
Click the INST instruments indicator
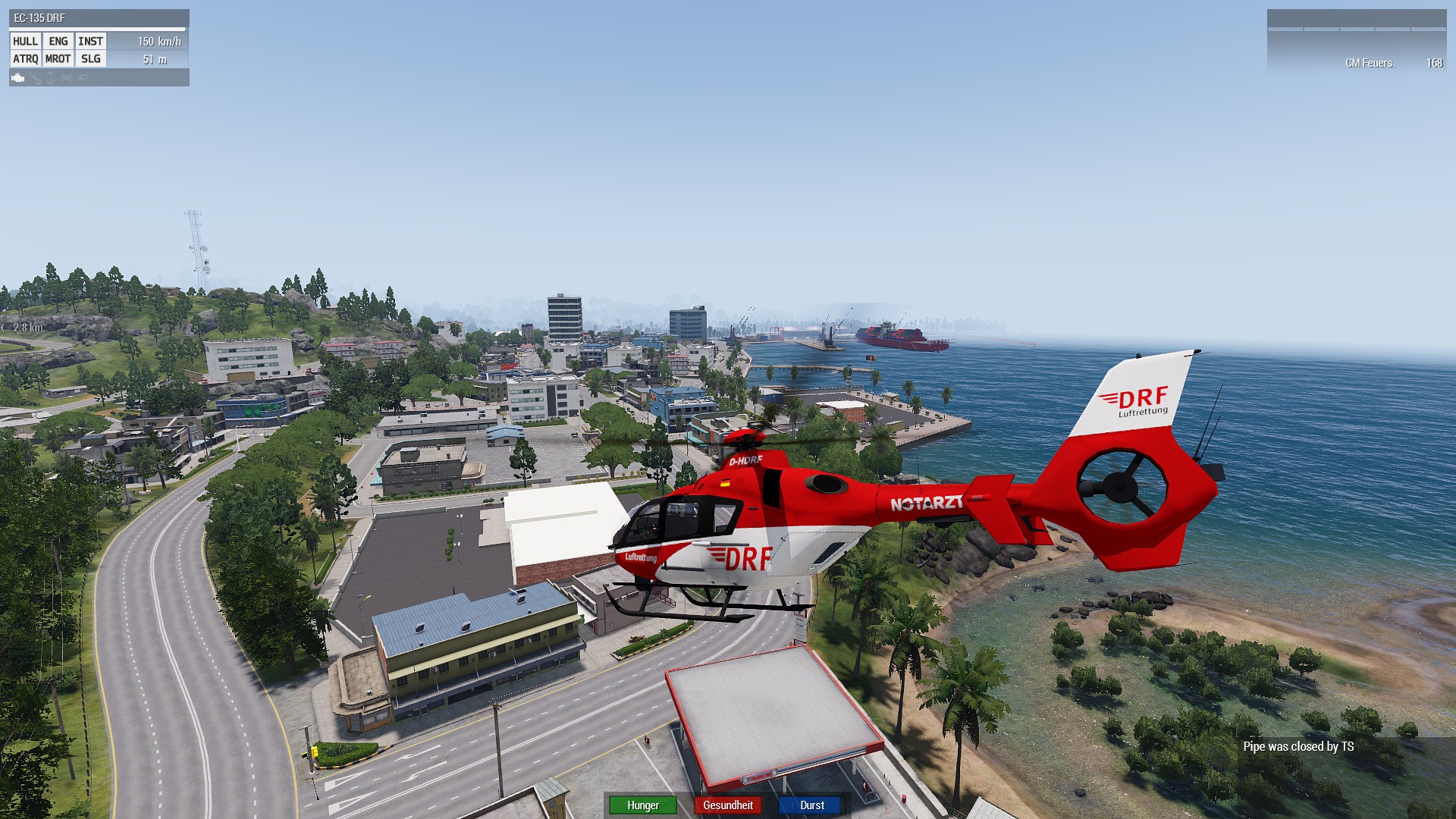click(90, 42)
